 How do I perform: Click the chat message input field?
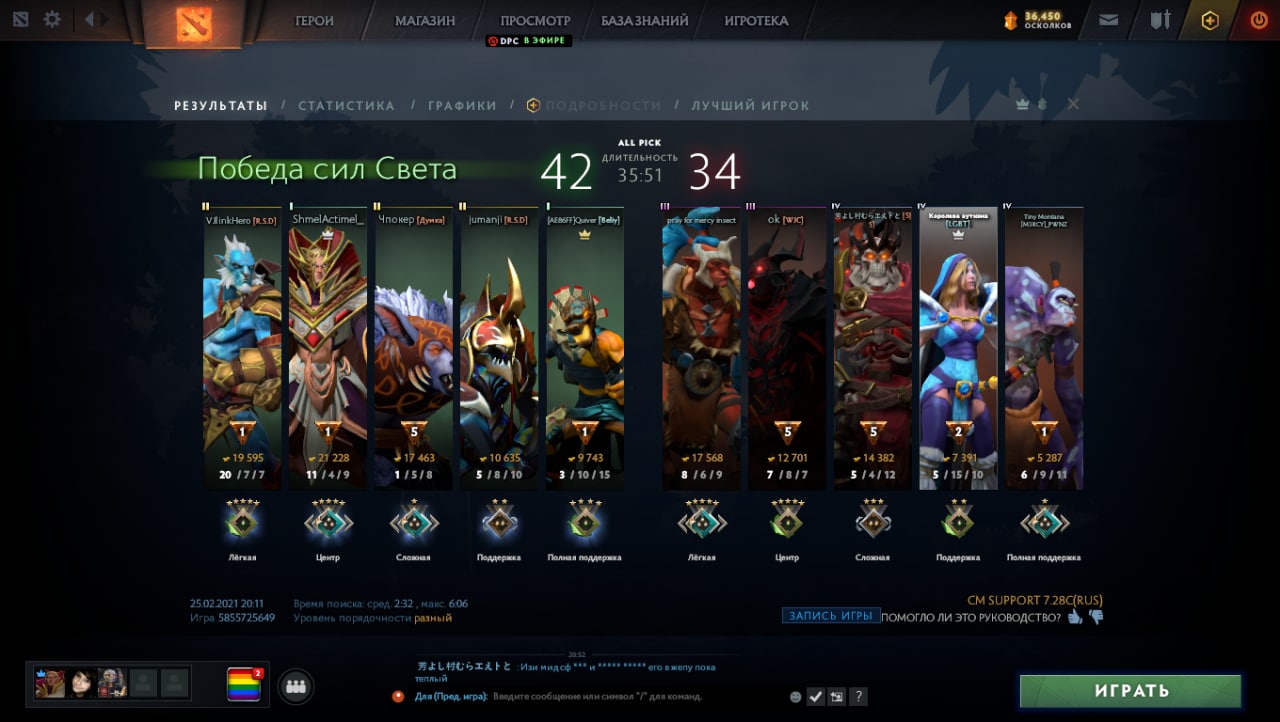point(600,696)
